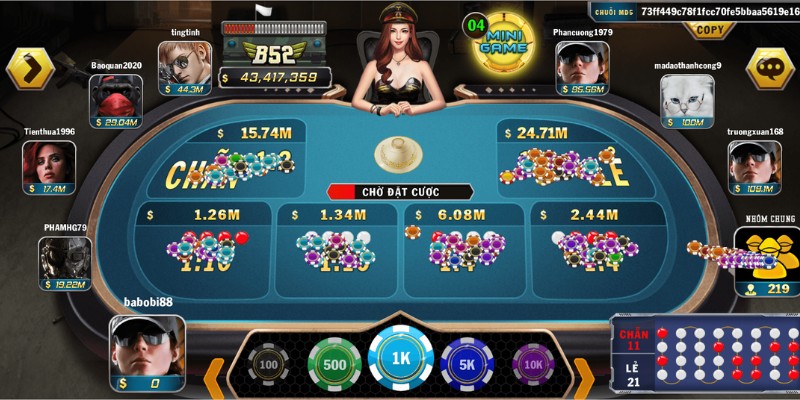Copy the MD5 chain string

point(711,30)
